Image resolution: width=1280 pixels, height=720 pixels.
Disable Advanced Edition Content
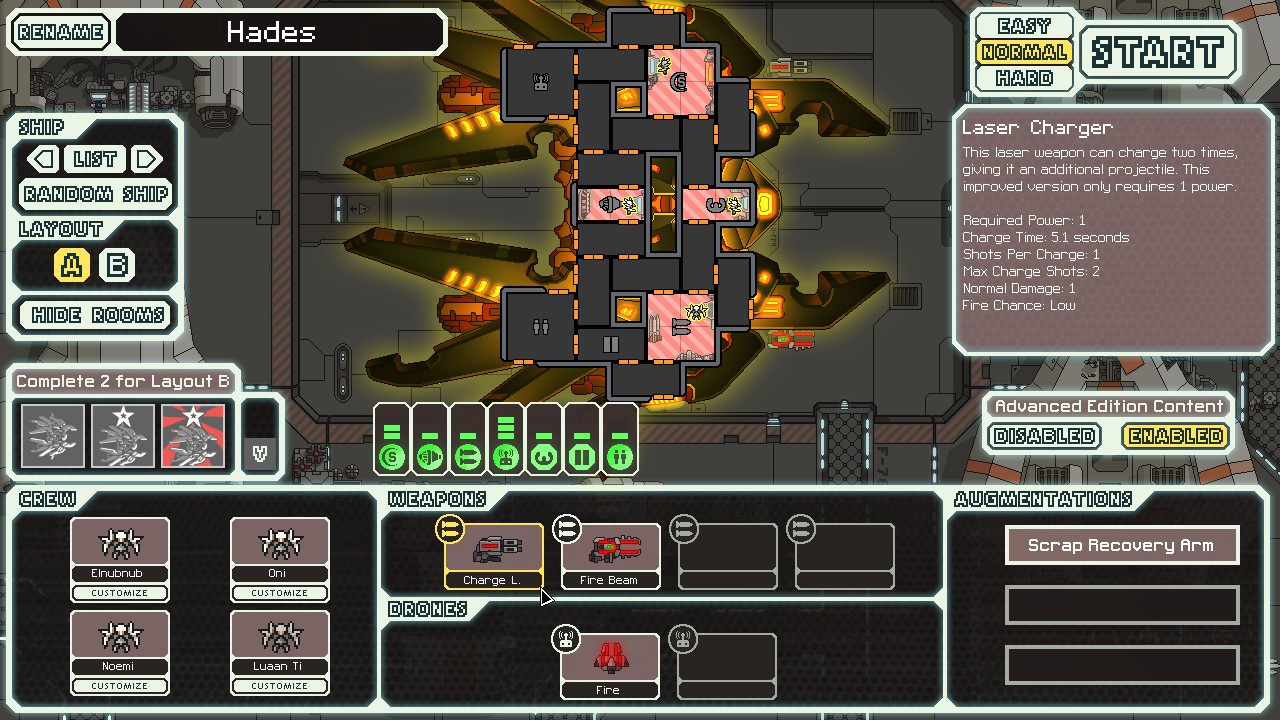(x=1044, y=436)
